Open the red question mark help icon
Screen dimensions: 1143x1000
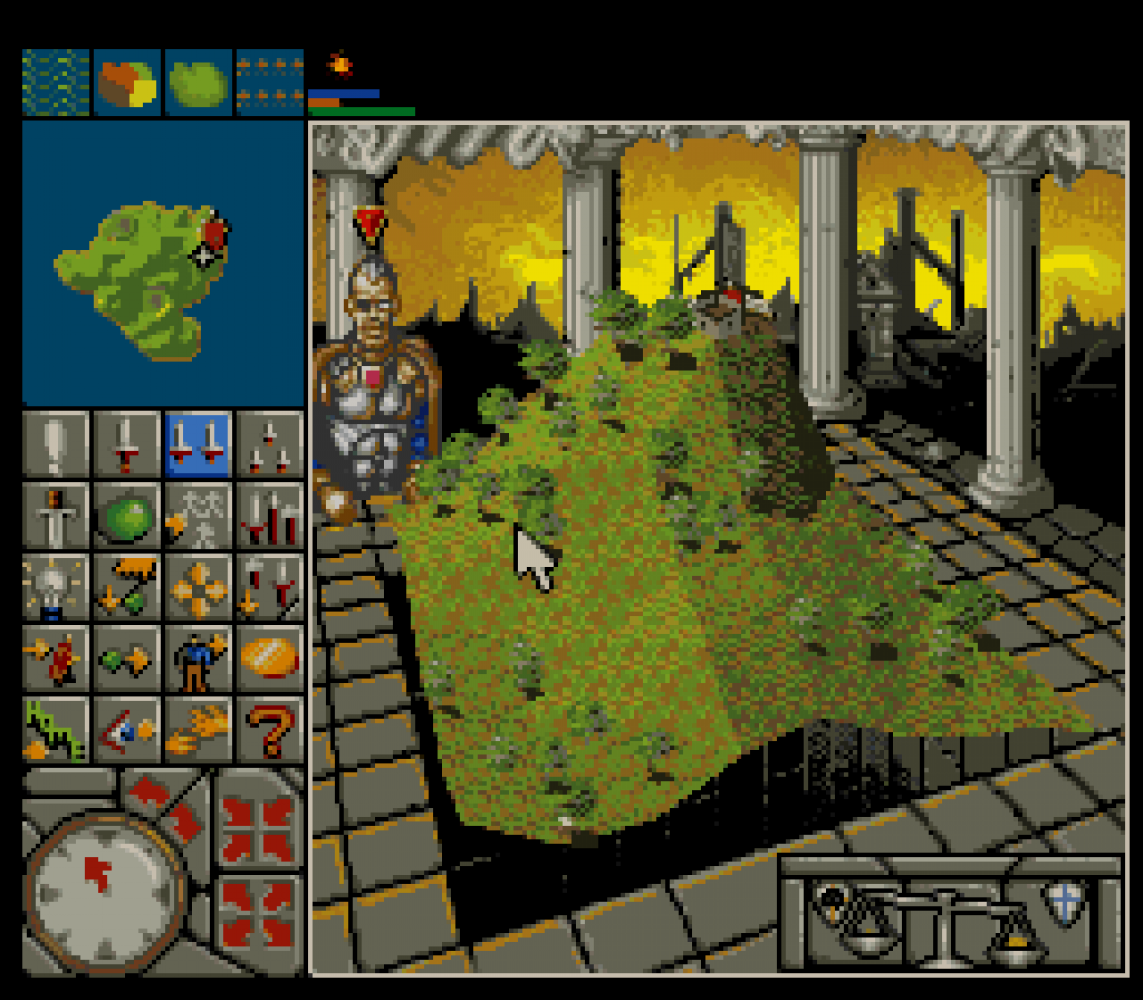coord(269,728)
